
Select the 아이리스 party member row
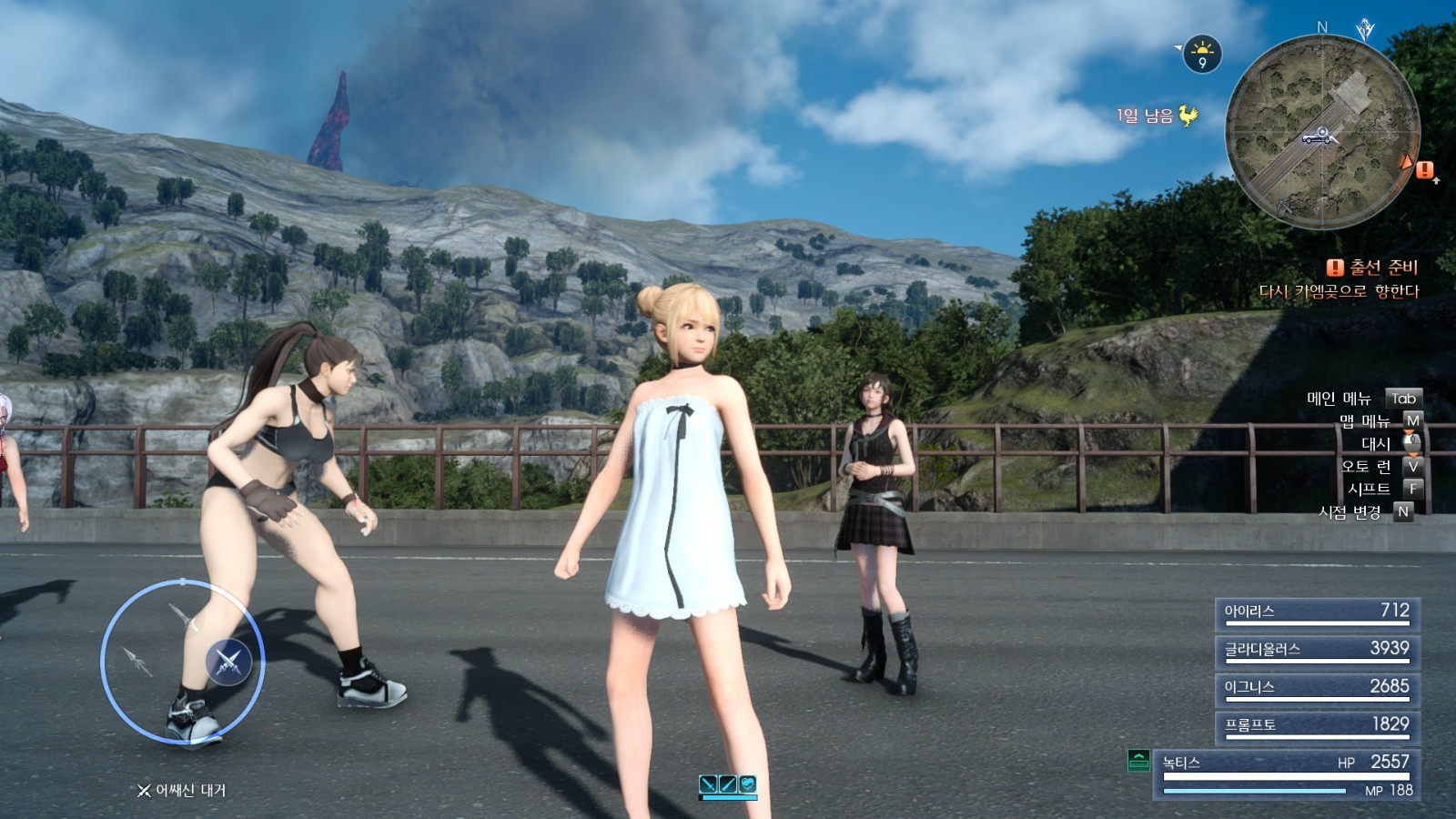pos(1317,612)
